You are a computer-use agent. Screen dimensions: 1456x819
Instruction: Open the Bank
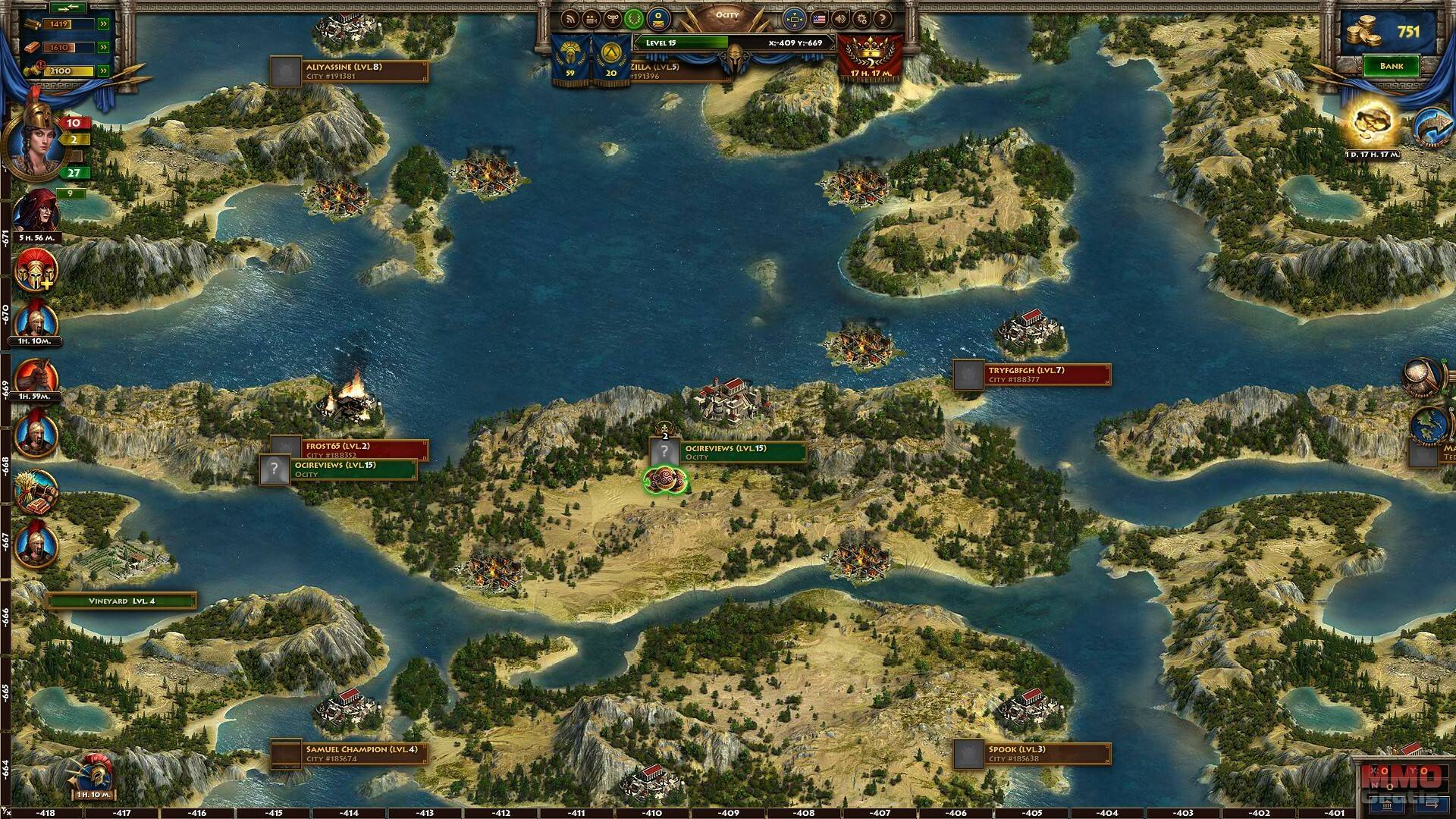pyautogui.click(x=1391, y=66)
